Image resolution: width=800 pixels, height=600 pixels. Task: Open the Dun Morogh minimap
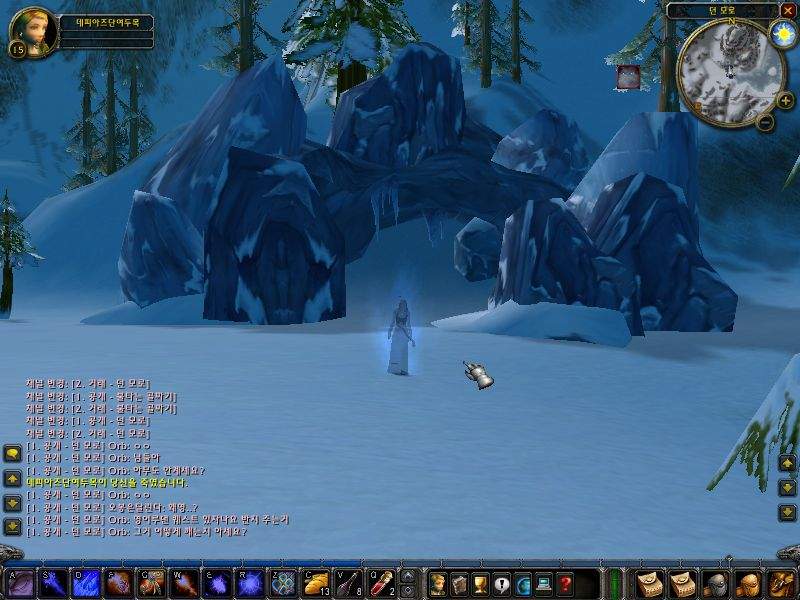[x=730, y=69]
